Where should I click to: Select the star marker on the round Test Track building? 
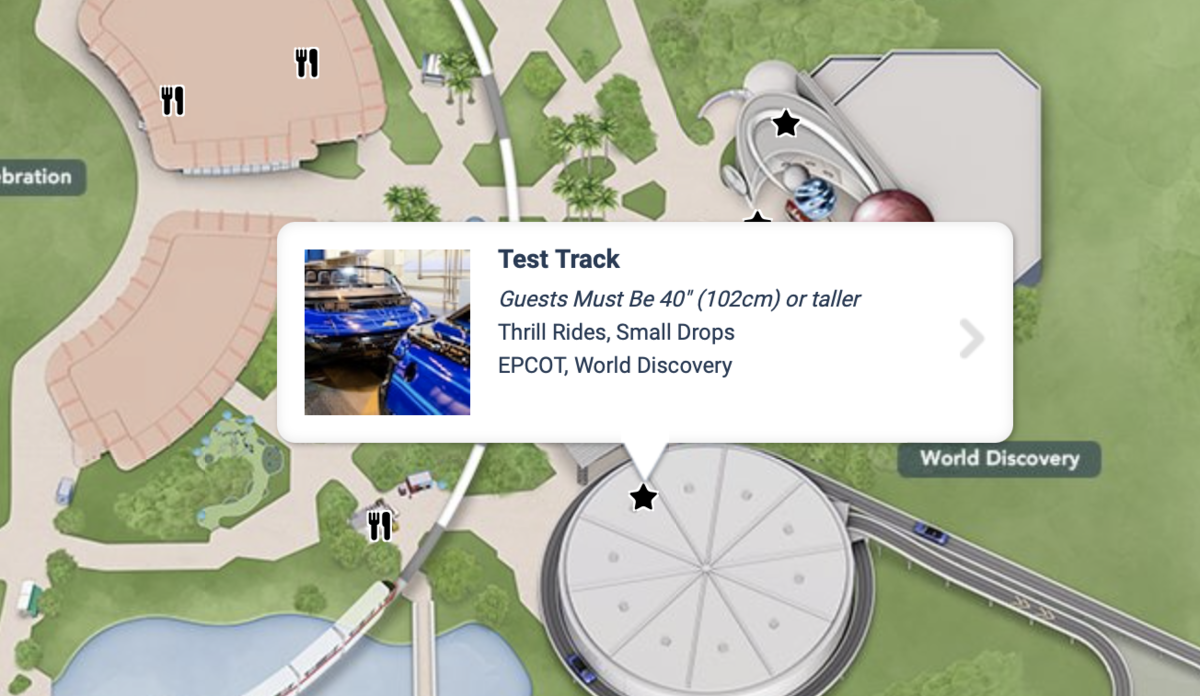click(643, 497)
